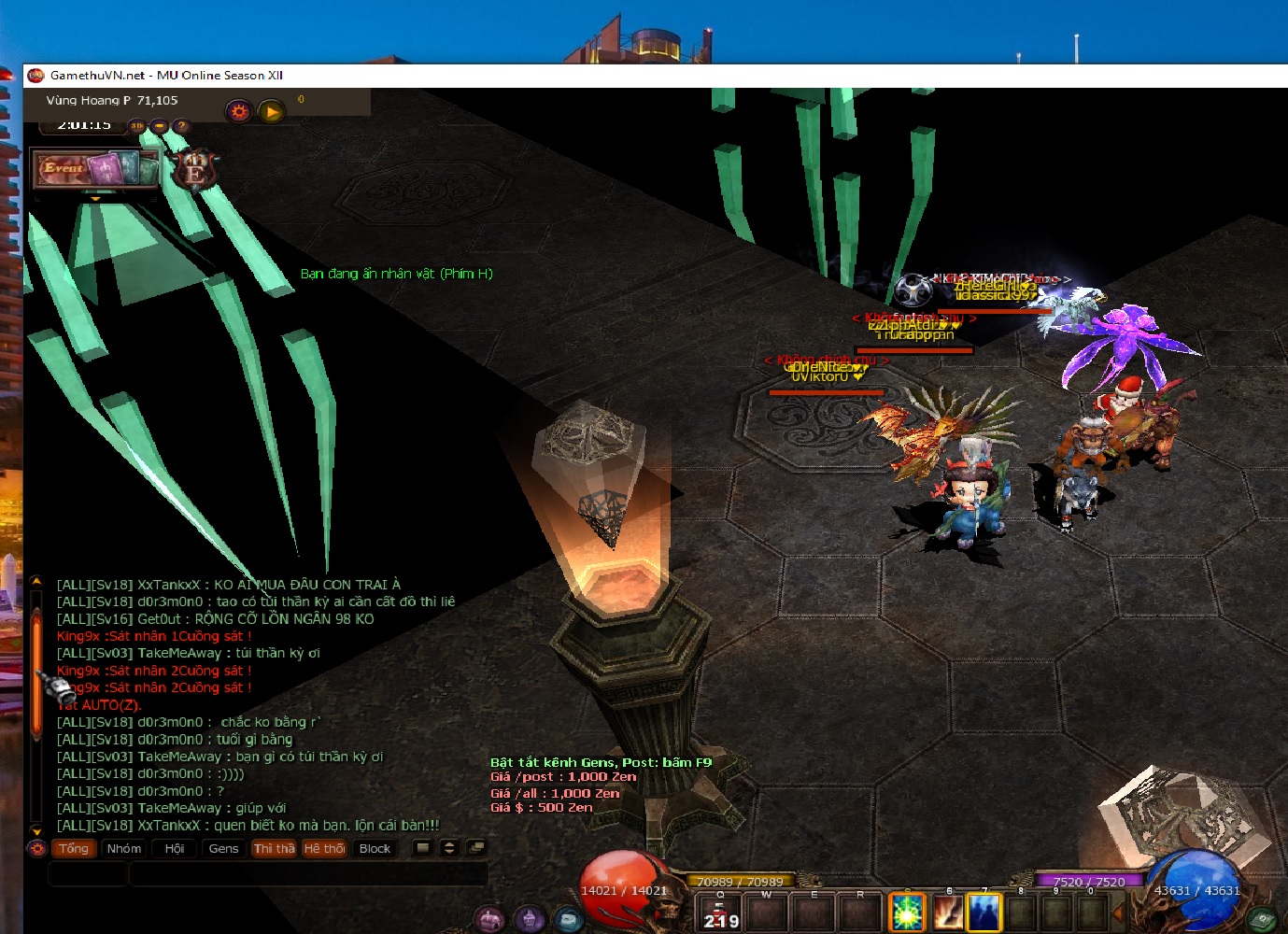Image resolution: width=1288 pixels, height=934 pixels.
Task: Switch to the Gens chat tab
Action: point(223,848)
